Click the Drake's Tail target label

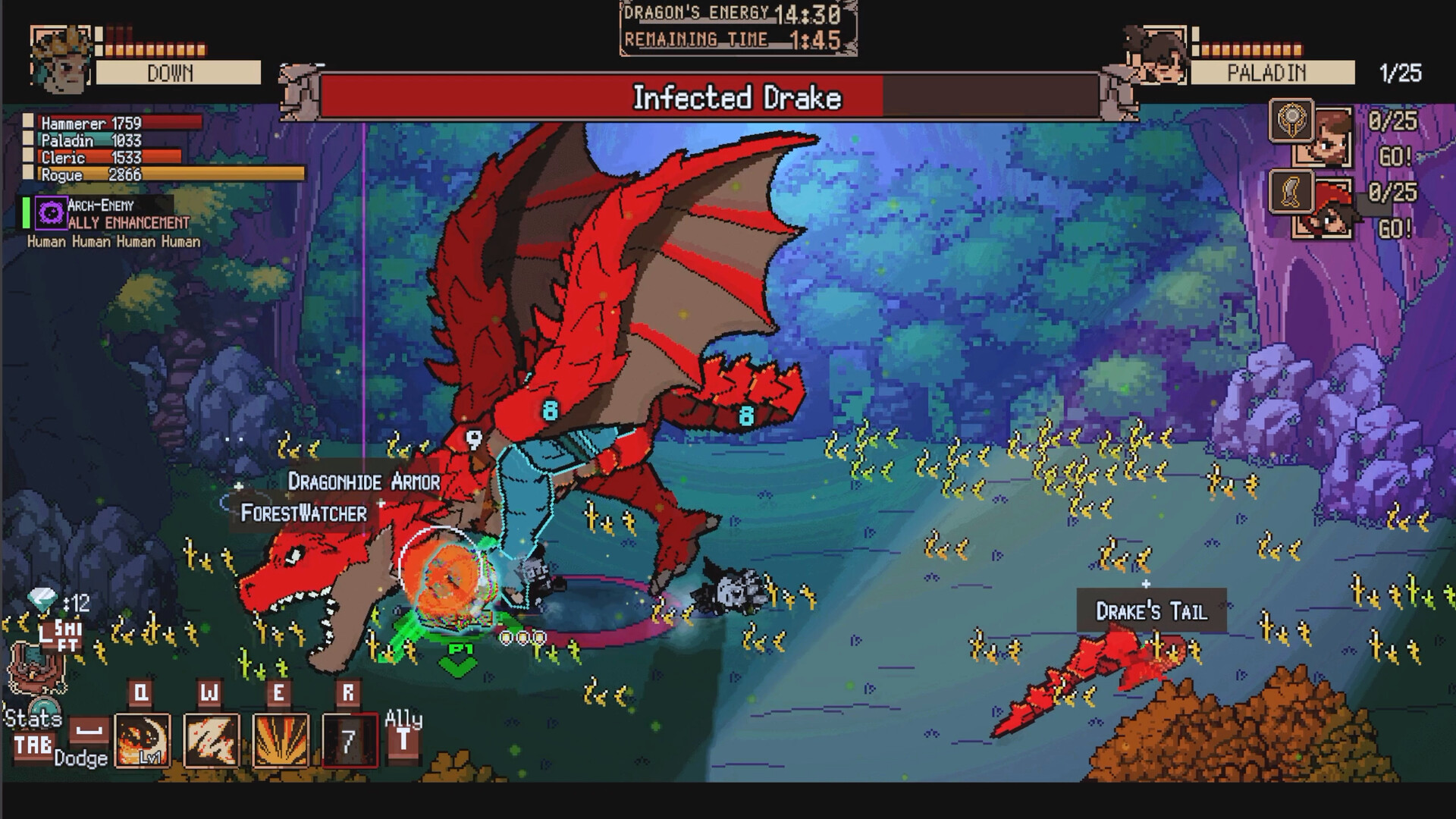[1150, 608]
